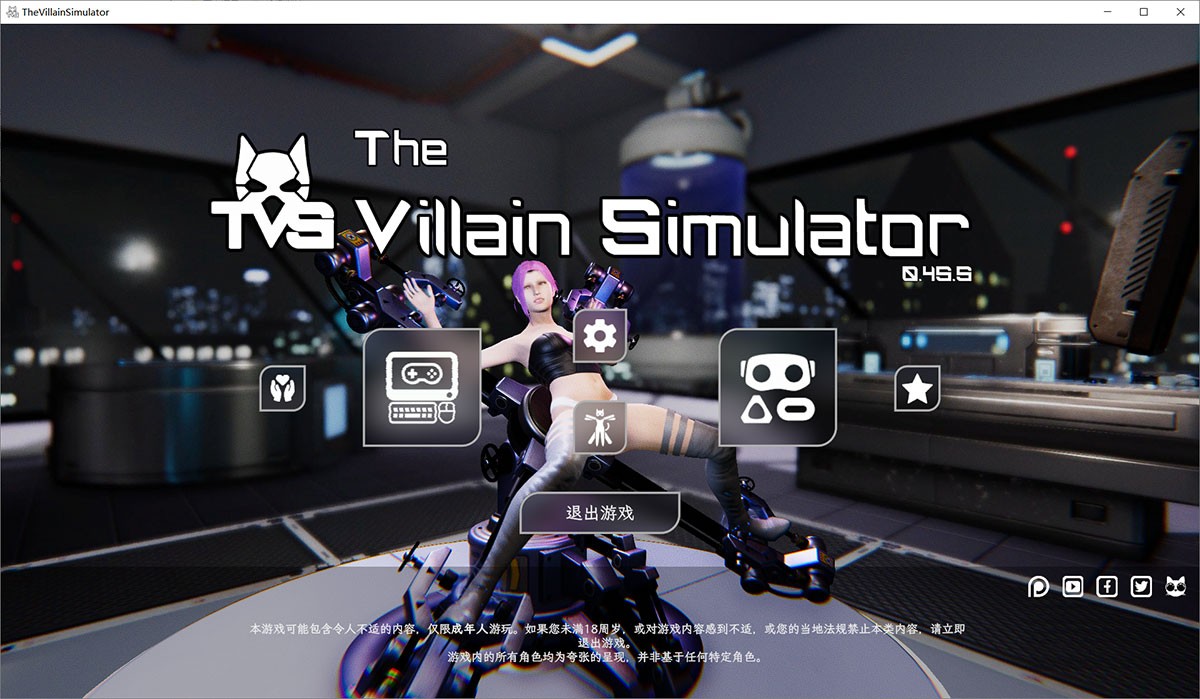Click the character pose icon button
Viewport: 1200px width, 699px height.
[x=600, y=428]
